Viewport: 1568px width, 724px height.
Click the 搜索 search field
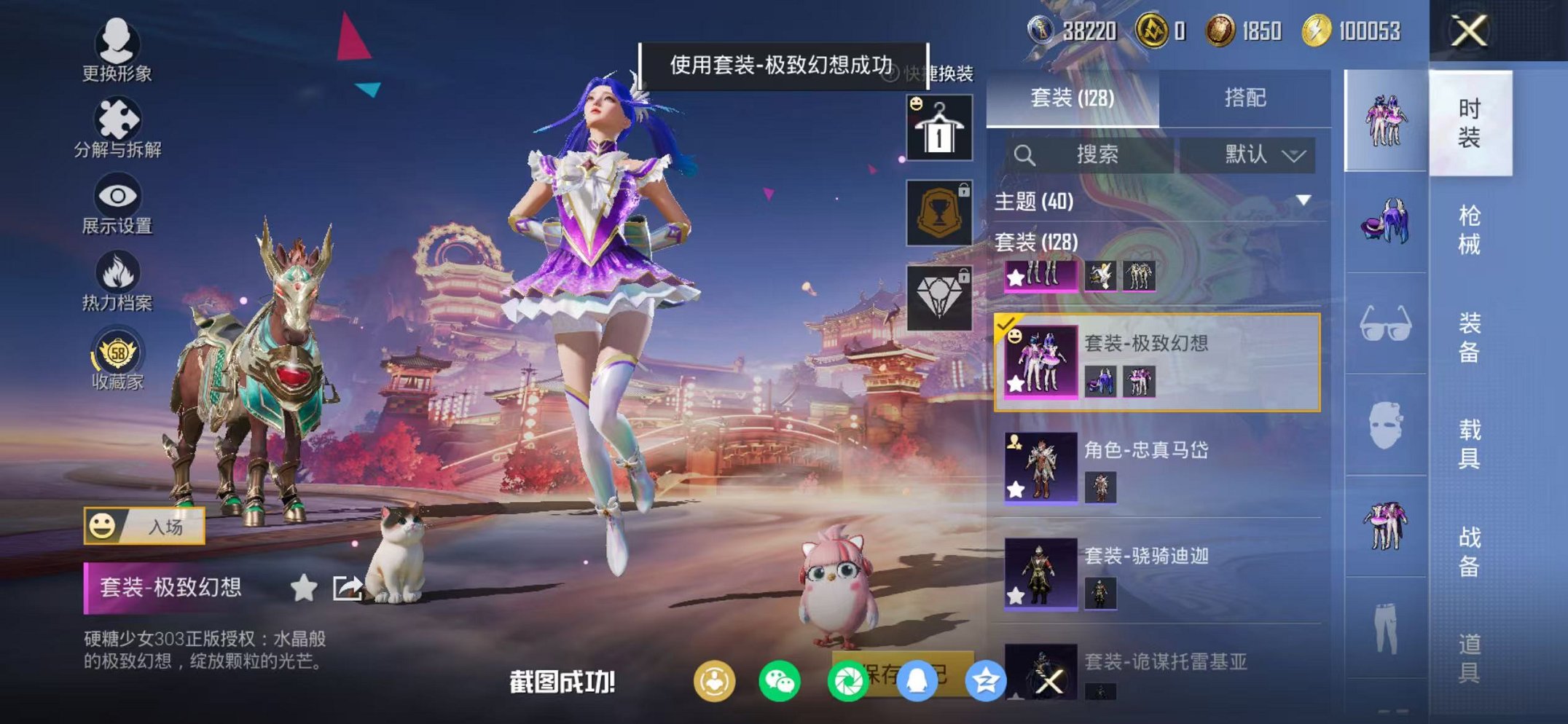pos(1097,154)
